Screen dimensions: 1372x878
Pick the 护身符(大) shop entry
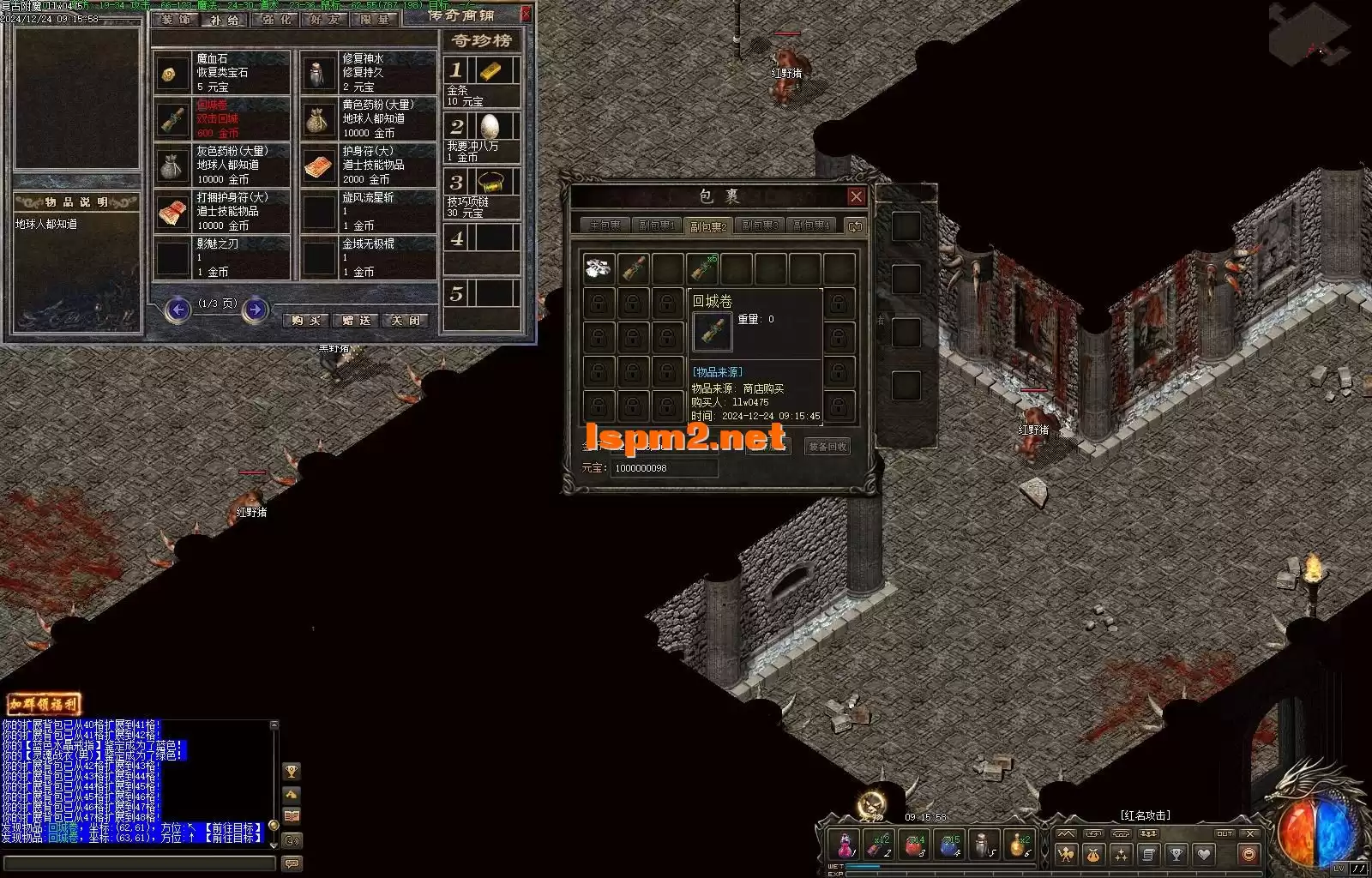point(368,165)
